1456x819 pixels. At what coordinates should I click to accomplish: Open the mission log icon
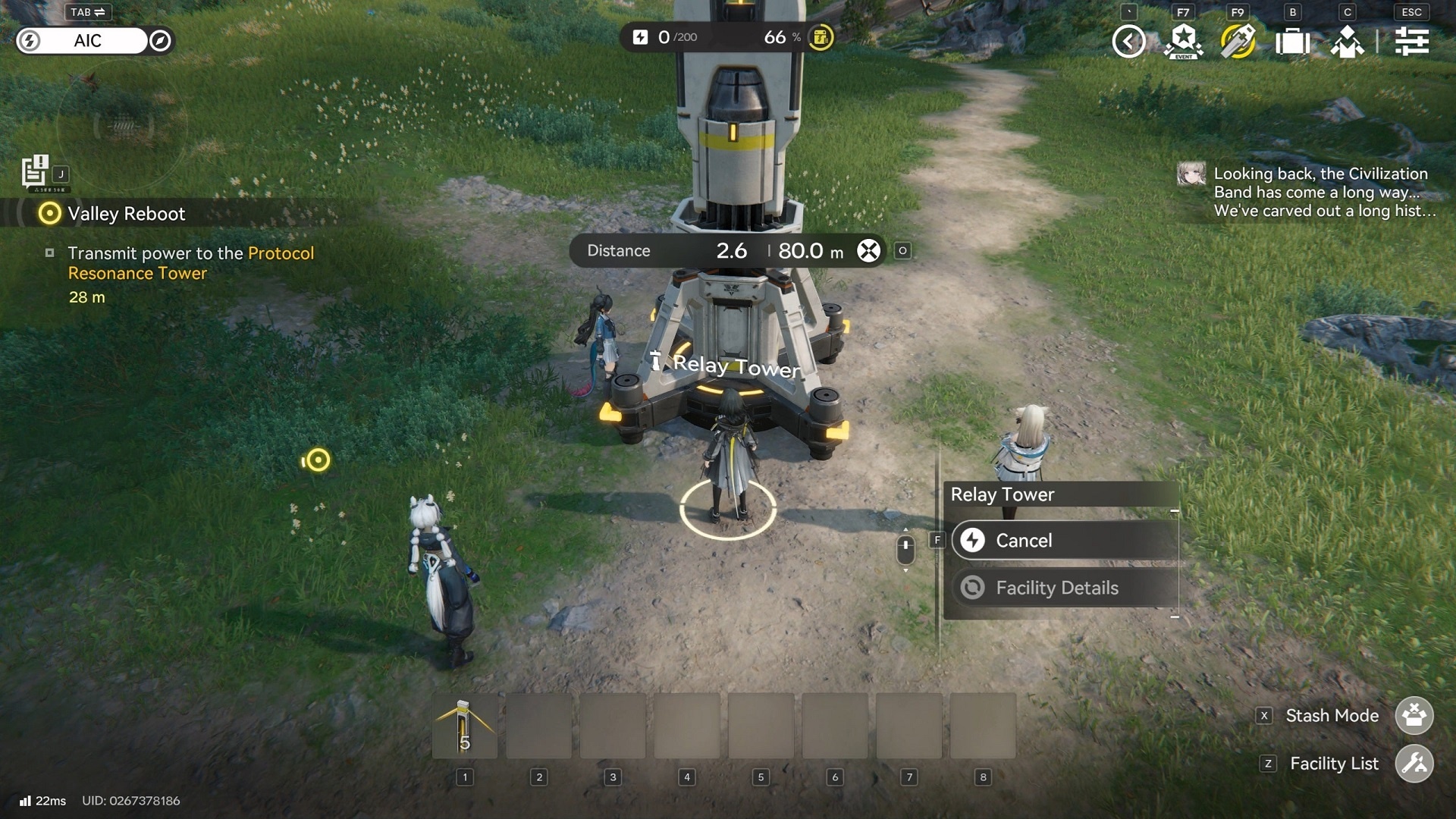click(x=35, y=171)
